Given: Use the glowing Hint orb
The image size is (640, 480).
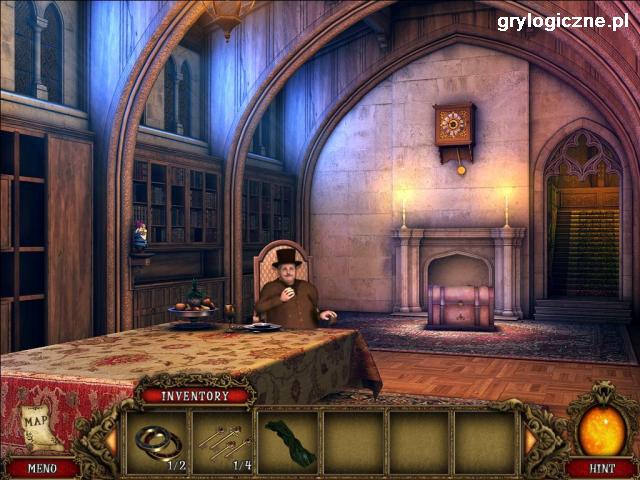Looking at the screenshot, I should point(600,430).
